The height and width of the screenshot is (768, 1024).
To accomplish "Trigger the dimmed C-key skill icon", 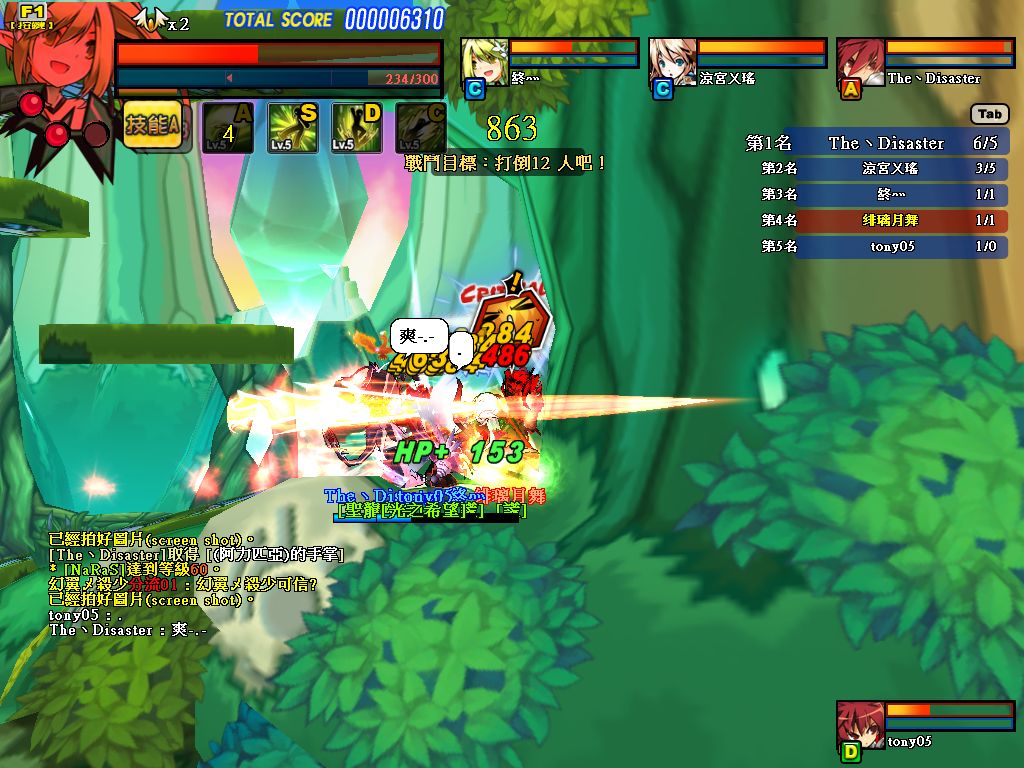I will tap(421, 127).
